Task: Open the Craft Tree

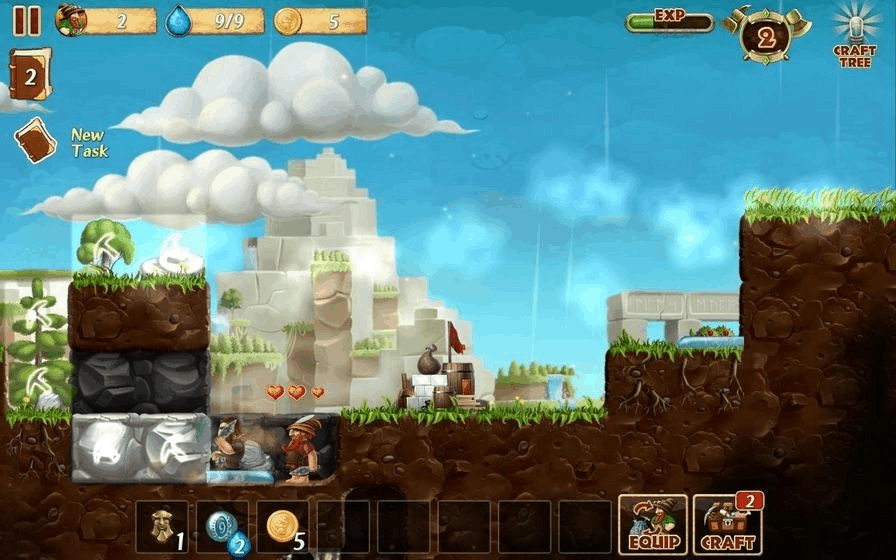Action: [x=854, y=36]
